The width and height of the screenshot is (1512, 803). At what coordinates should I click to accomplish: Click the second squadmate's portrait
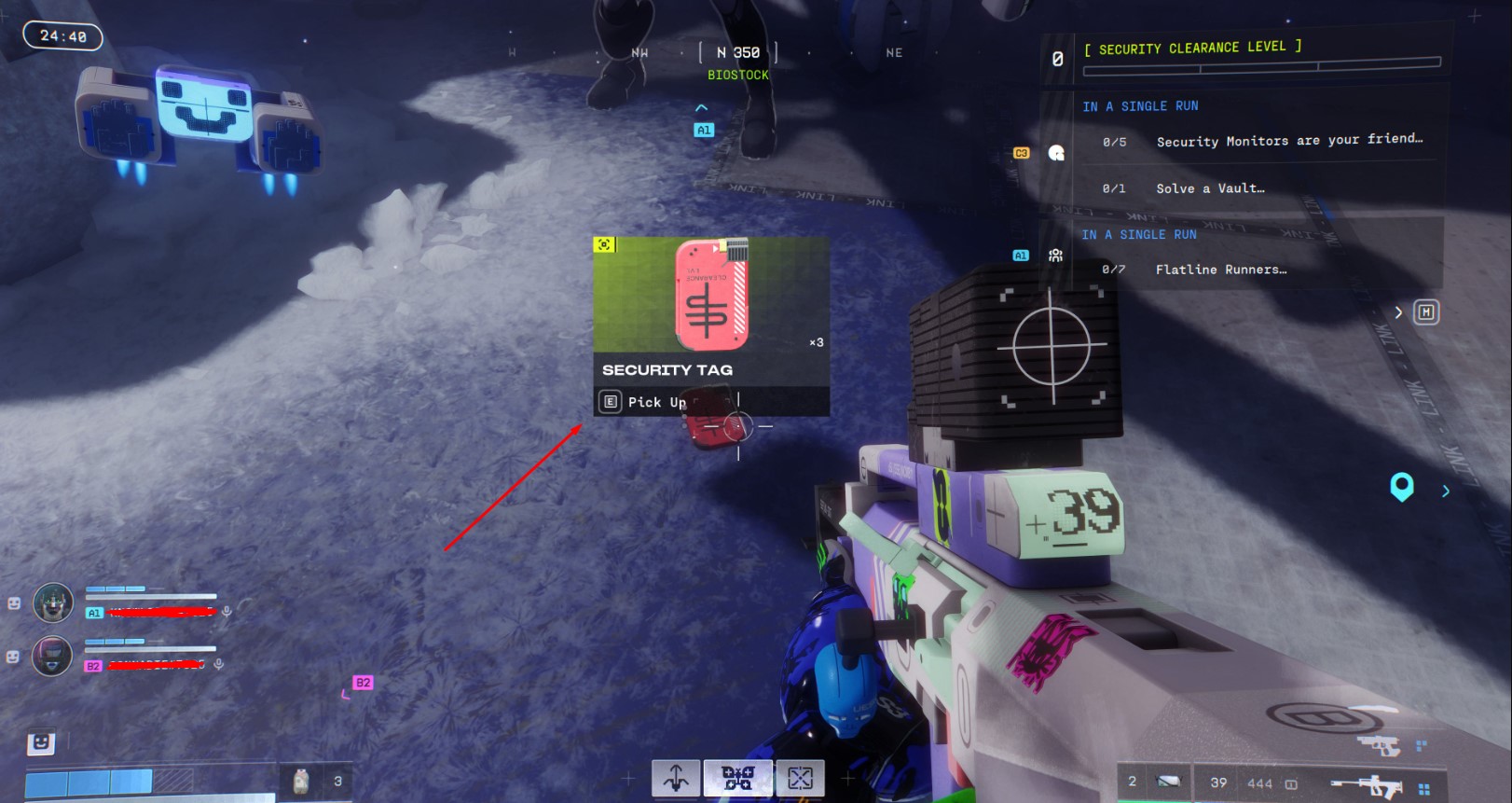click(52, 656)
